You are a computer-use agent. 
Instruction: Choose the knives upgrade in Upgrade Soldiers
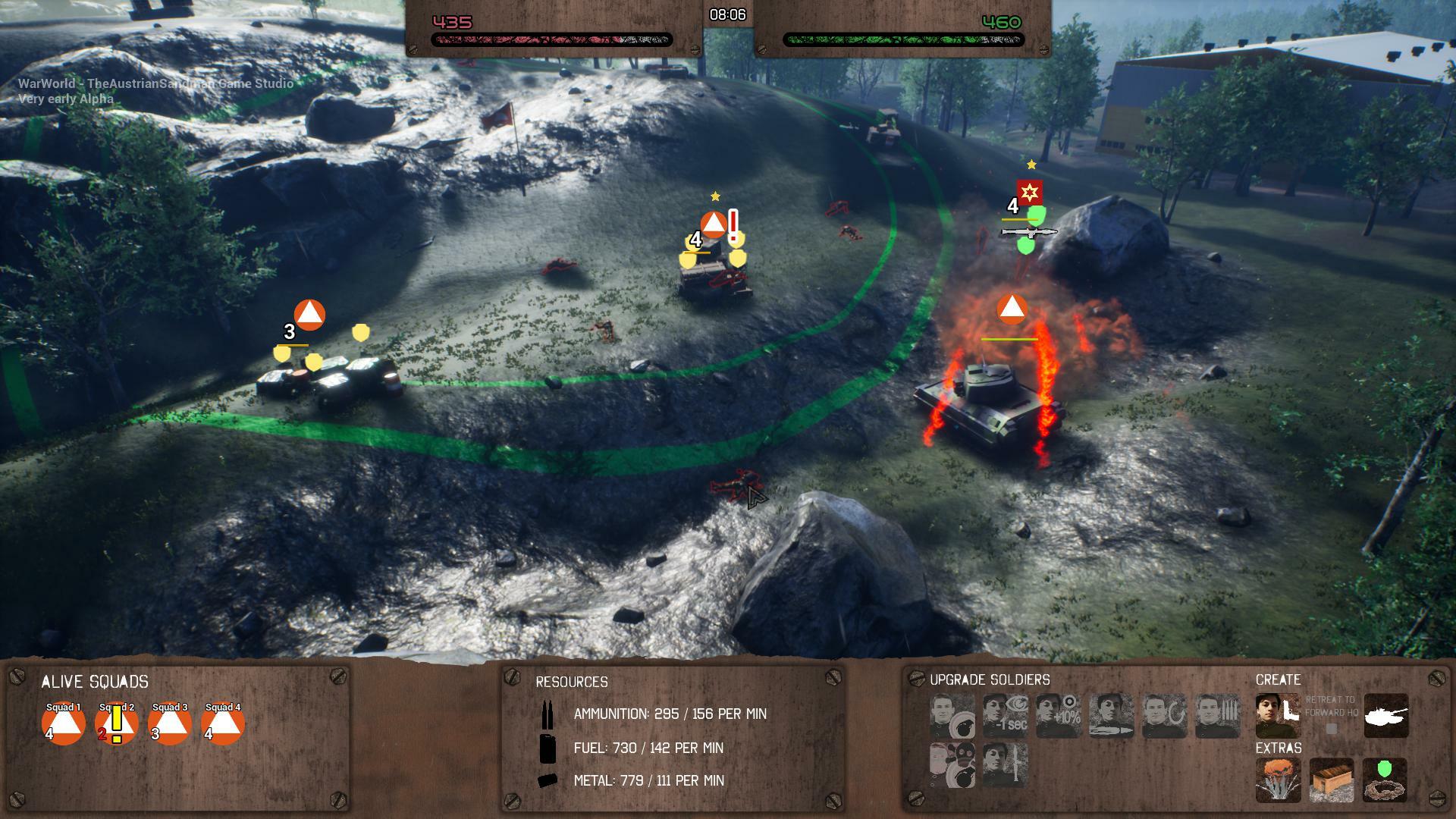[x=1218, y=715]
